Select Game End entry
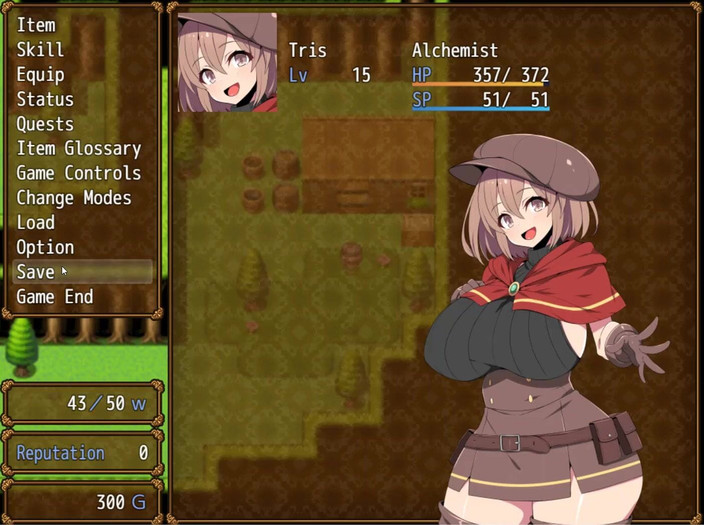Viewport: 704px width, 525px height. [x=55, y=297]
